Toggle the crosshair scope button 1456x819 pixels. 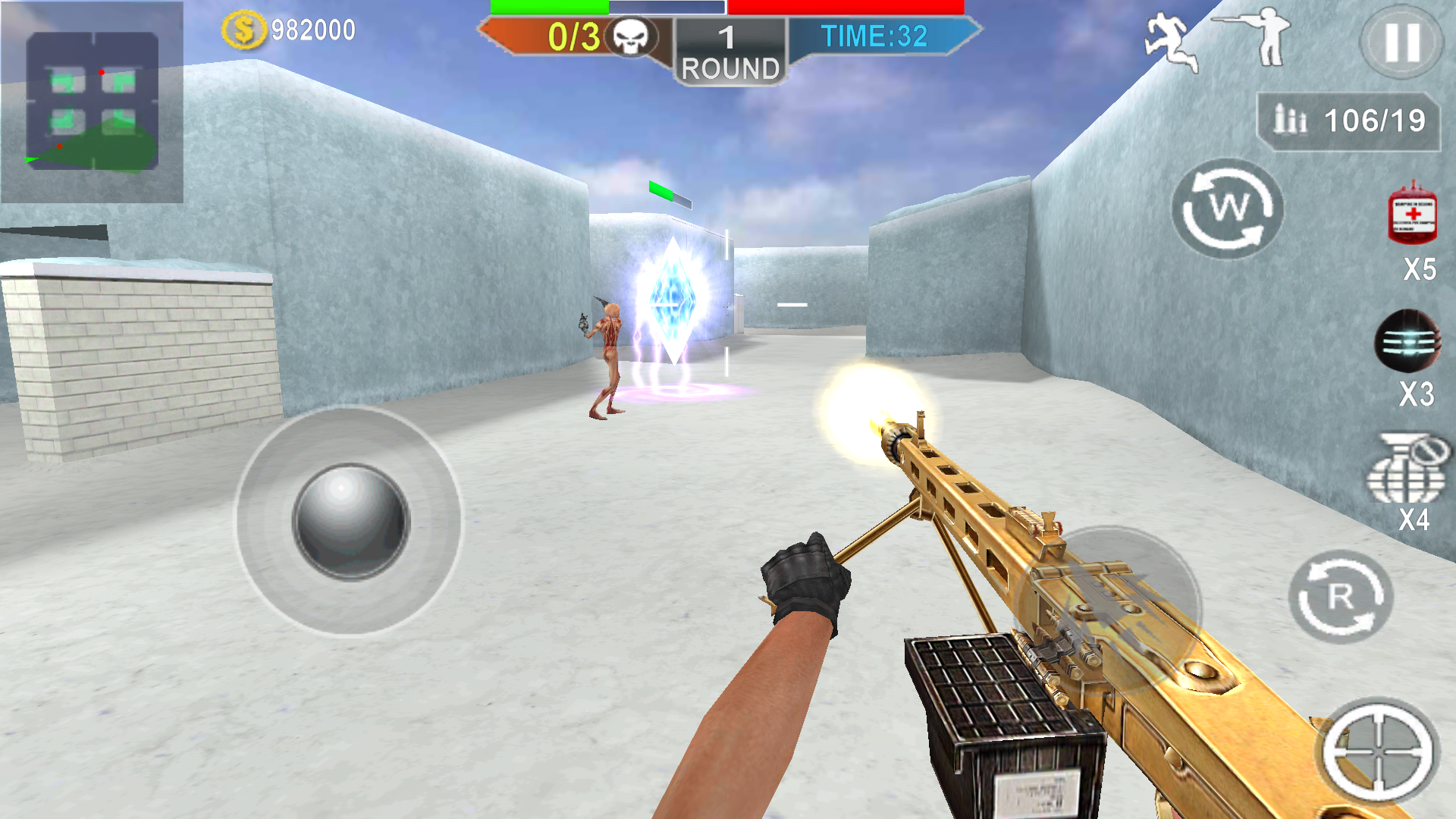[x=1378, y=752]
